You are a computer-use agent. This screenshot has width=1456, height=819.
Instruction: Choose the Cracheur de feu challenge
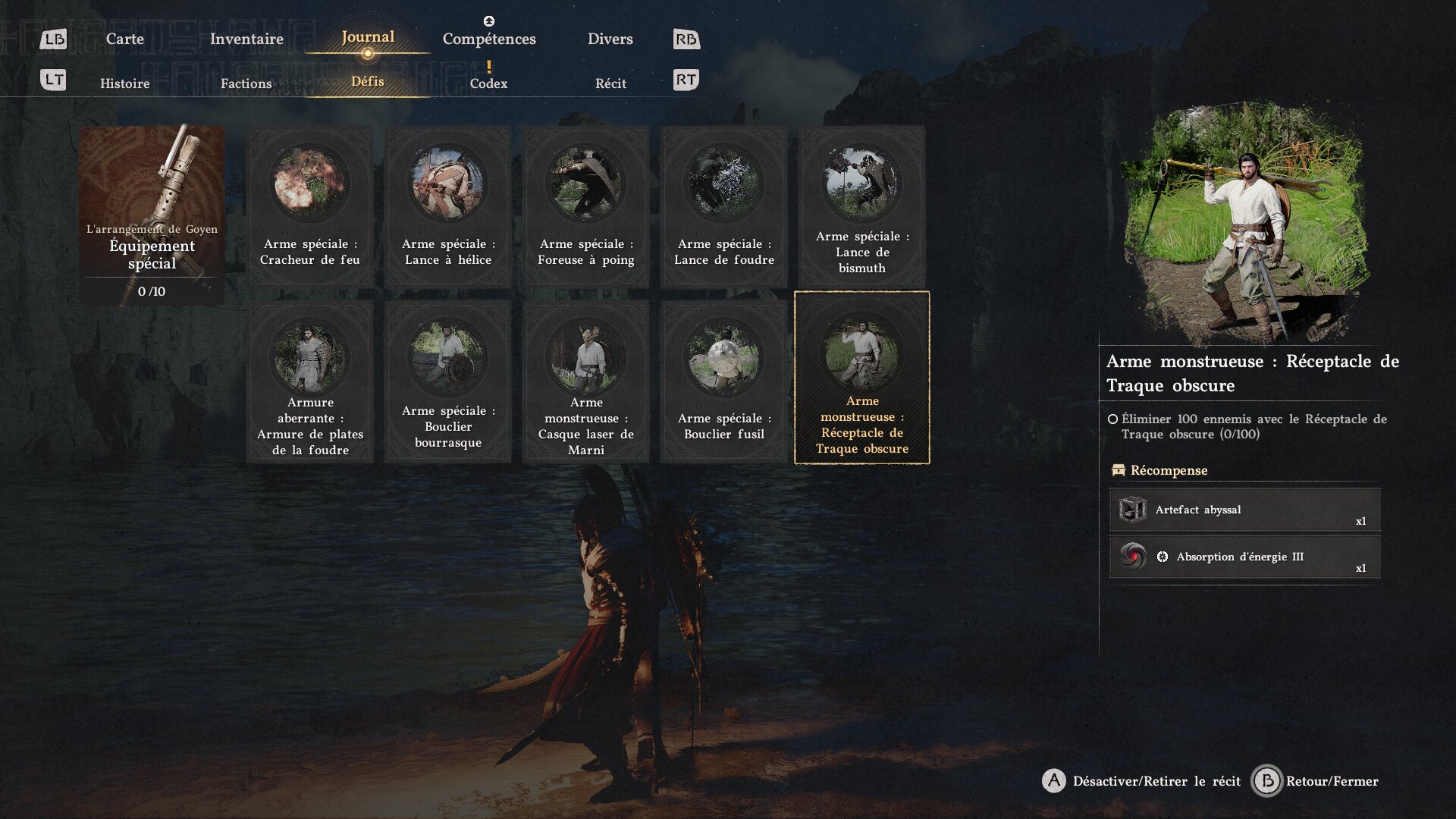[x=310, y=206]
